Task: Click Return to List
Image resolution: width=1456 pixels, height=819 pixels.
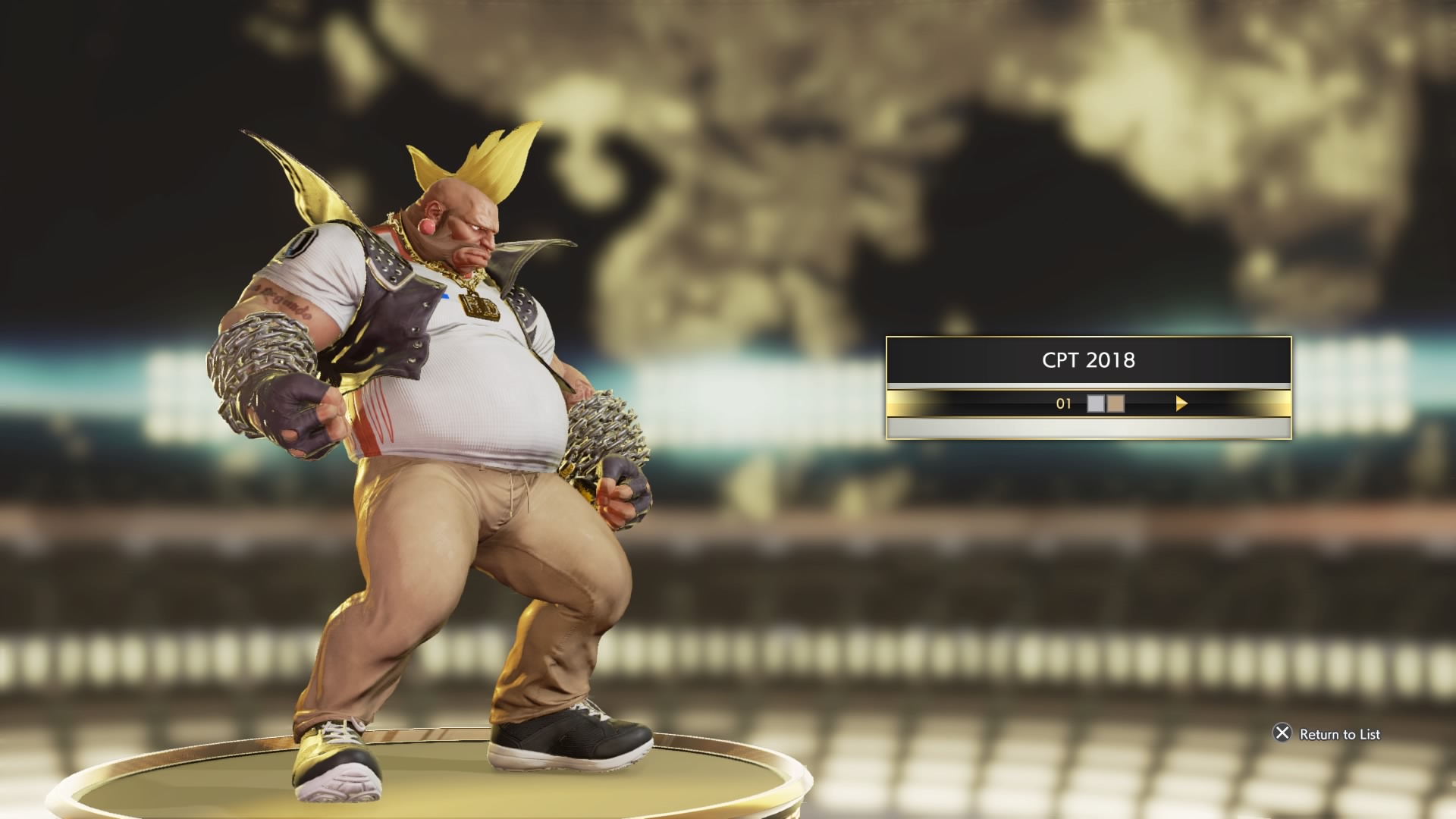Action: pos(1338,734)
